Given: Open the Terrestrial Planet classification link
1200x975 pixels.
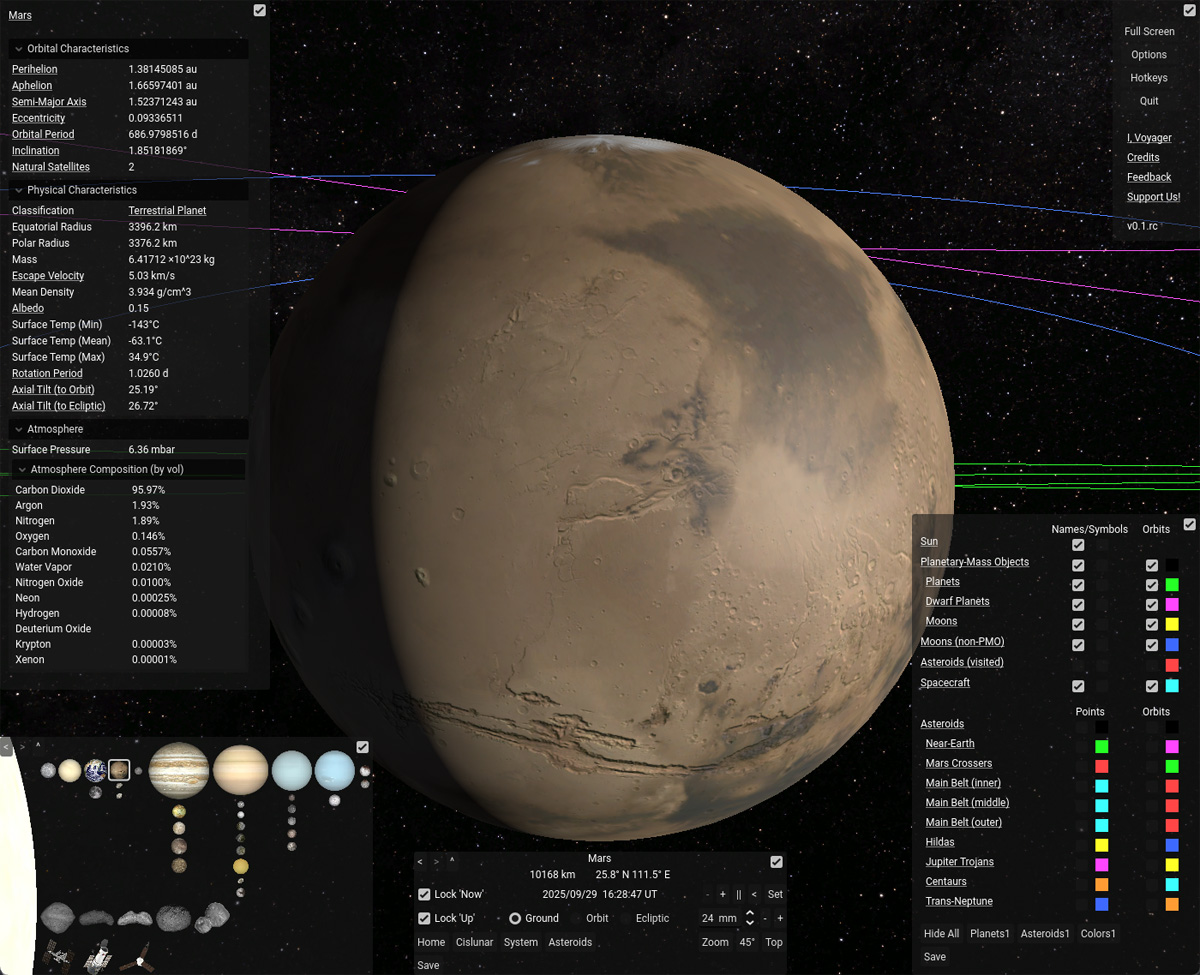Looking at the screenshot, I should 167,211.
